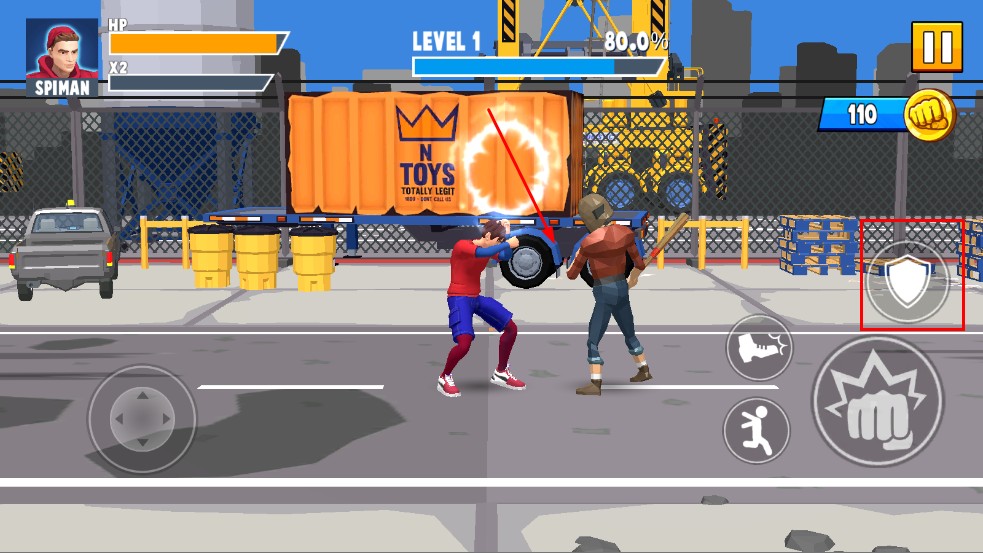The width and height of the screenshot is (983, 553).
Task: Use the boot kick attack button
Action: 758,348
